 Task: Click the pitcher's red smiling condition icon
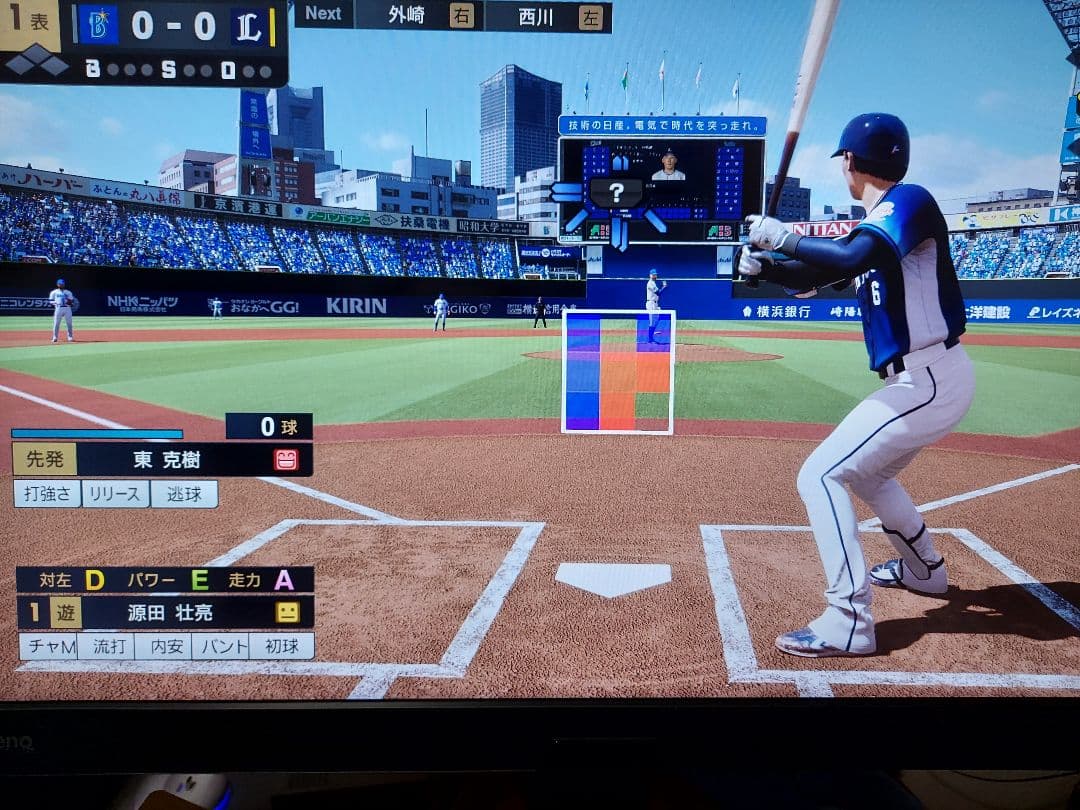pos(287,460)
